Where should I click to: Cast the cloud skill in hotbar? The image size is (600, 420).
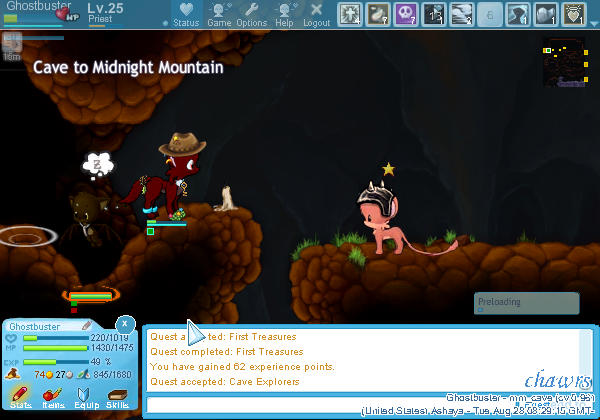[x=462, y=13]
